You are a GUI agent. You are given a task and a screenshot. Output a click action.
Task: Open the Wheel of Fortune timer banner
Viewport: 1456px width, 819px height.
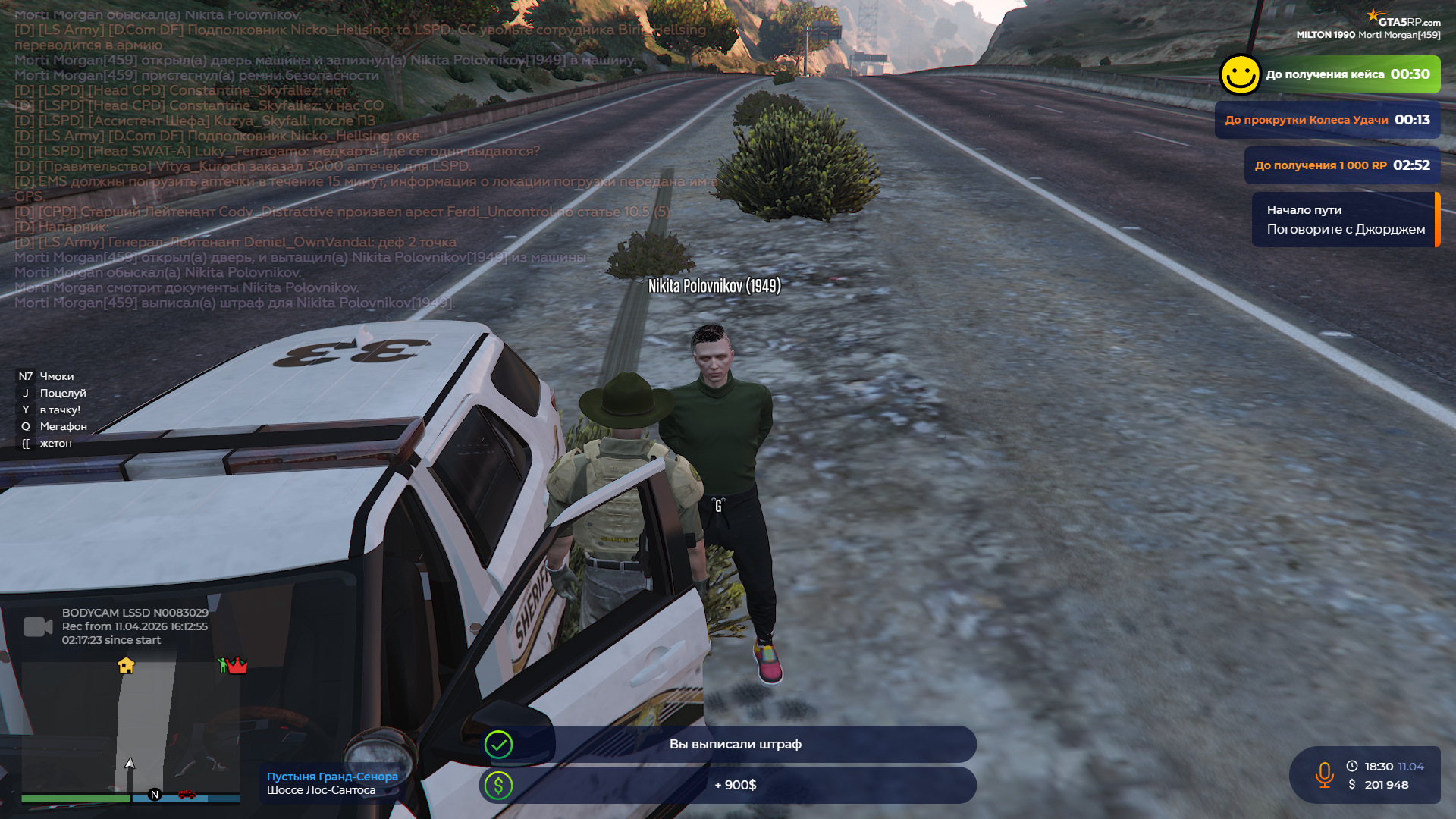click(1327, 120)
